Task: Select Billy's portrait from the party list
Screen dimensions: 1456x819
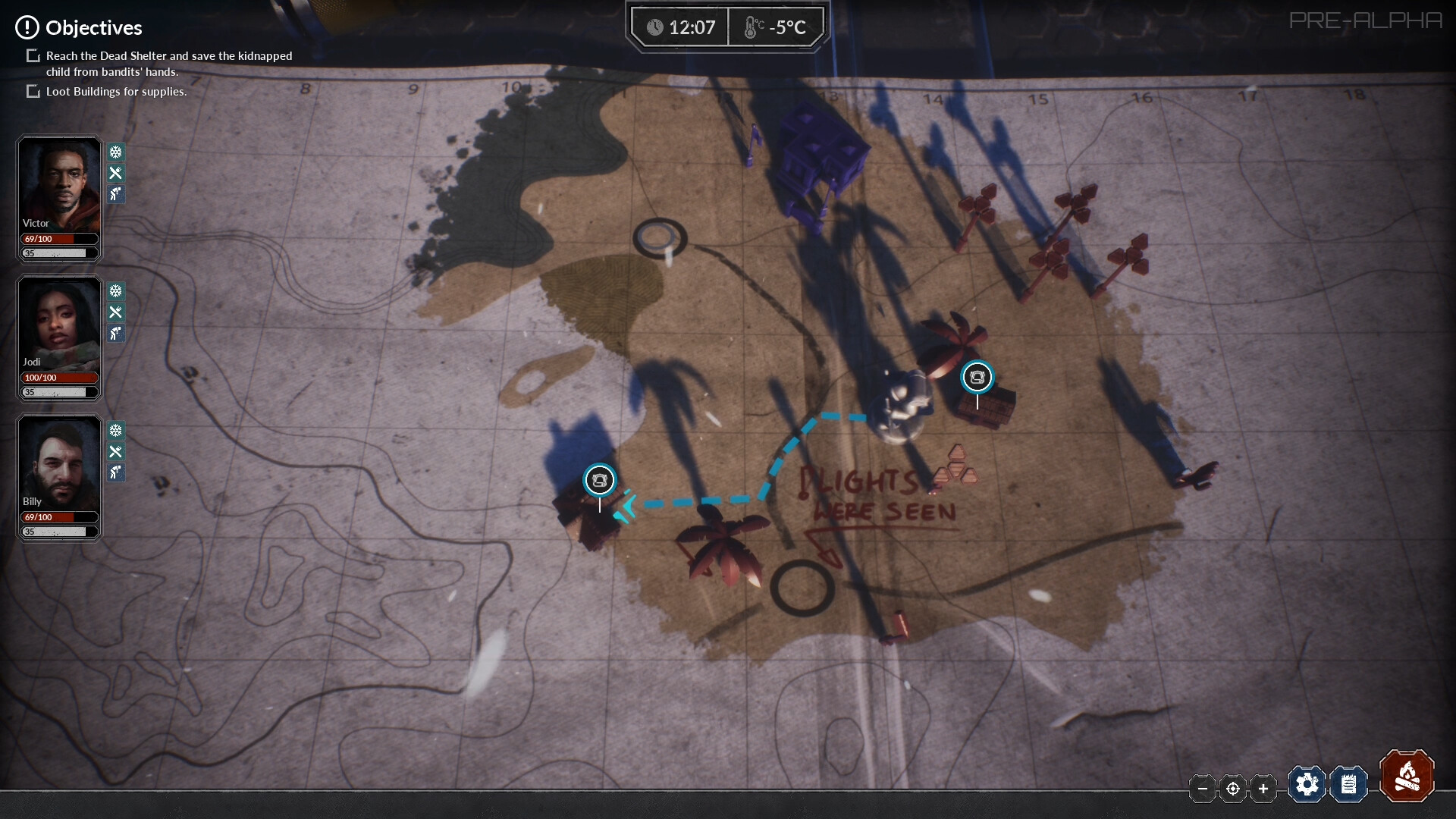Action: 58,463
